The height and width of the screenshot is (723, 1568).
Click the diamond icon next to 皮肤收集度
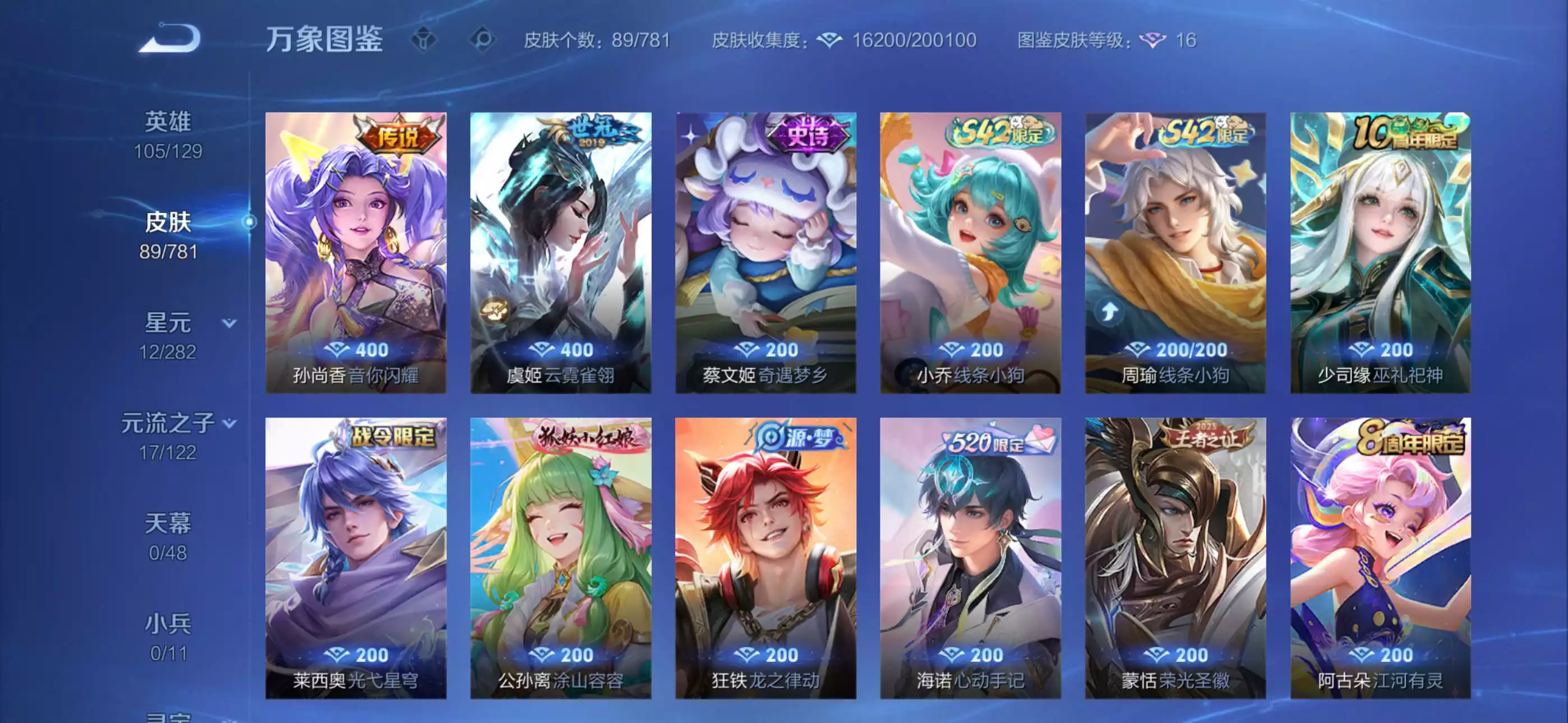click(x=830, y=40)
